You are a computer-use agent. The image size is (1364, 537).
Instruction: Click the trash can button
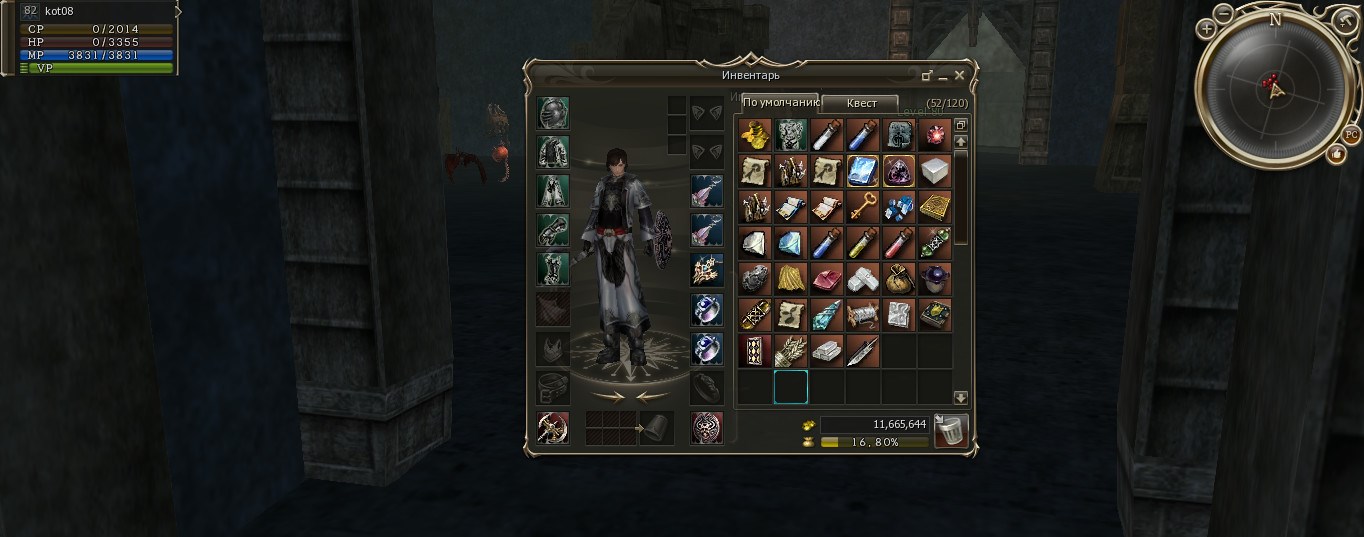950,431
